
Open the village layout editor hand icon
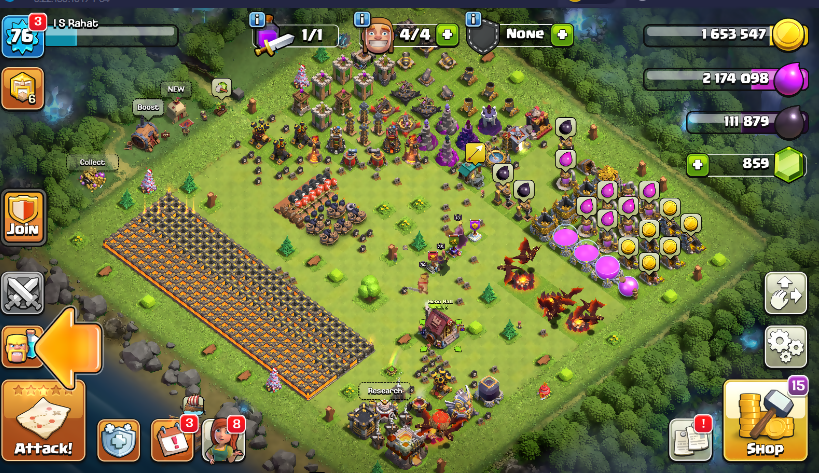785,293
